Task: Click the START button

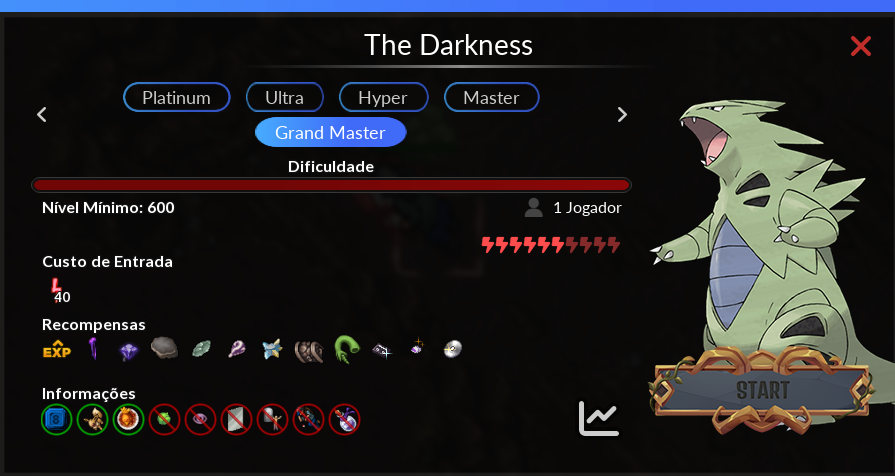Action: [763, 389]
